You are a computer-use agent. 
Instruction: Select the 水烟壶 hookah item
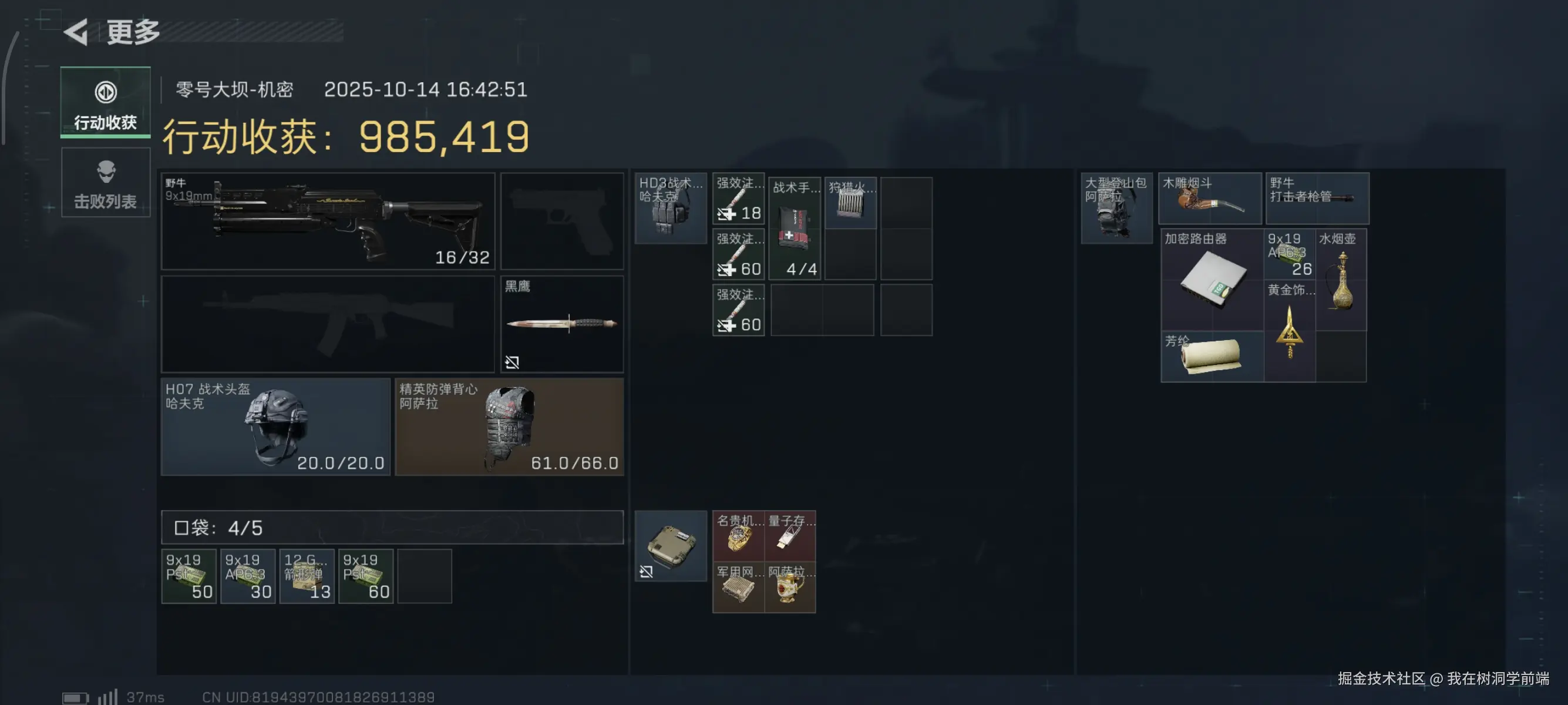(x=1341, y=280)
